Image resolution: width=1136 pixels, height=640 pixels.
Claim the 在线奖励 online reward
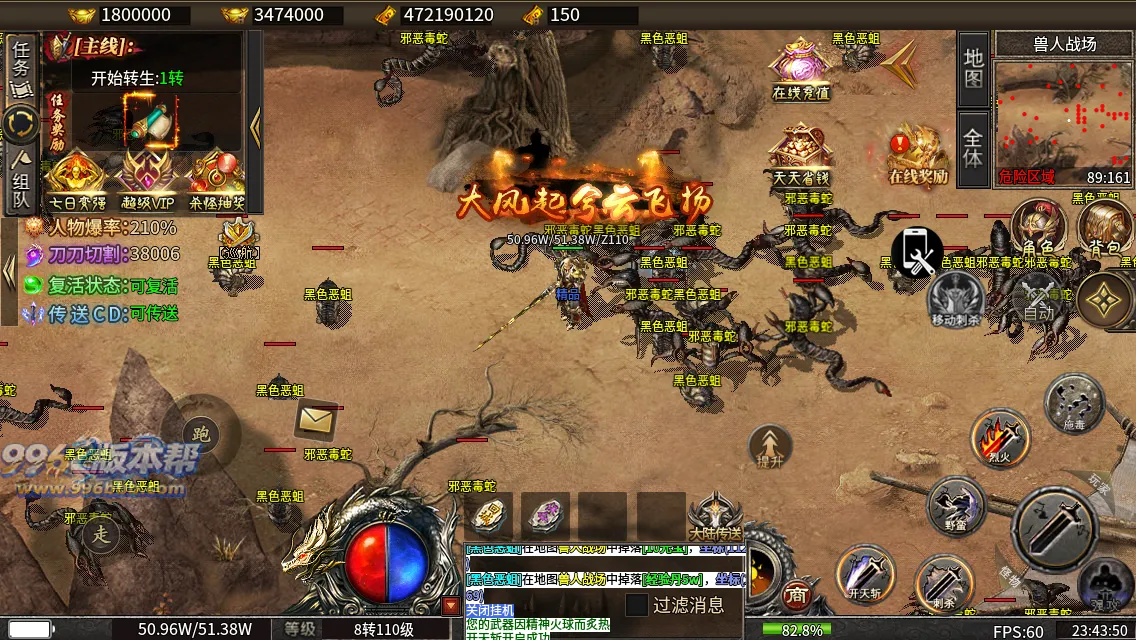[918, 153]
